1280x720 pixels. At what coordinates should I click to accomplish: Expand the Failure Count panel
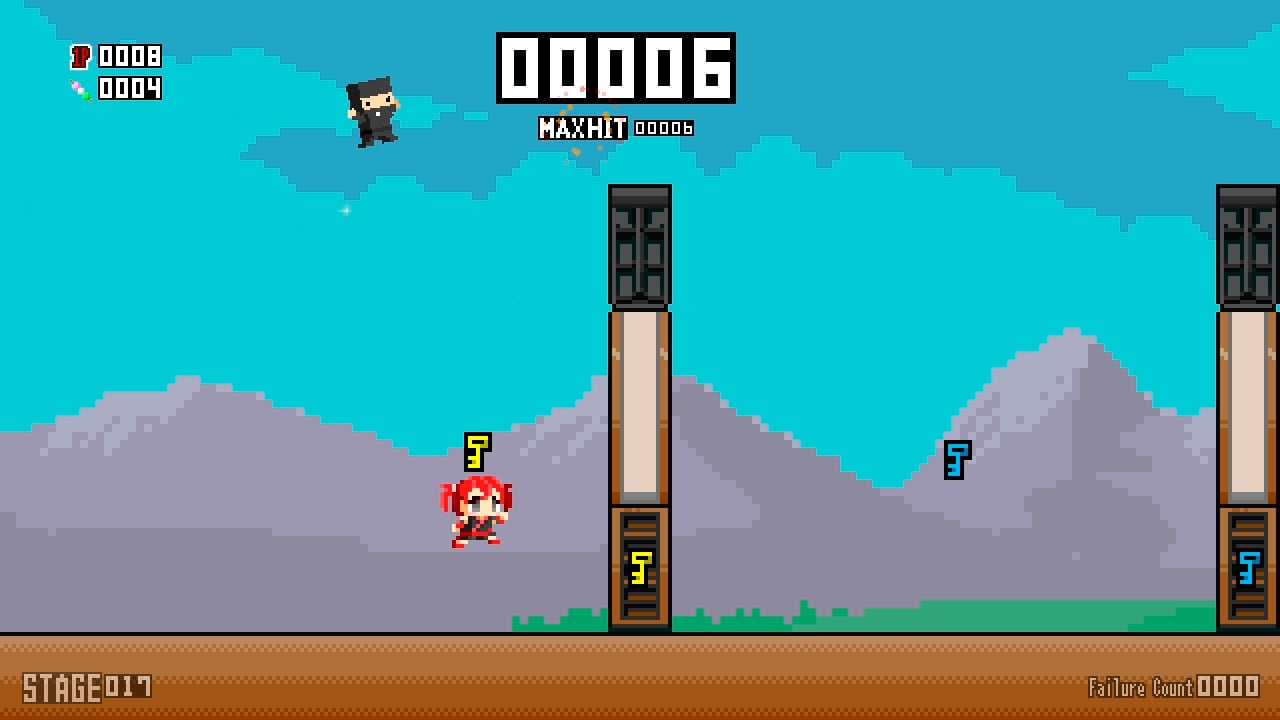pyautogui.click(x=1172, y=688)
